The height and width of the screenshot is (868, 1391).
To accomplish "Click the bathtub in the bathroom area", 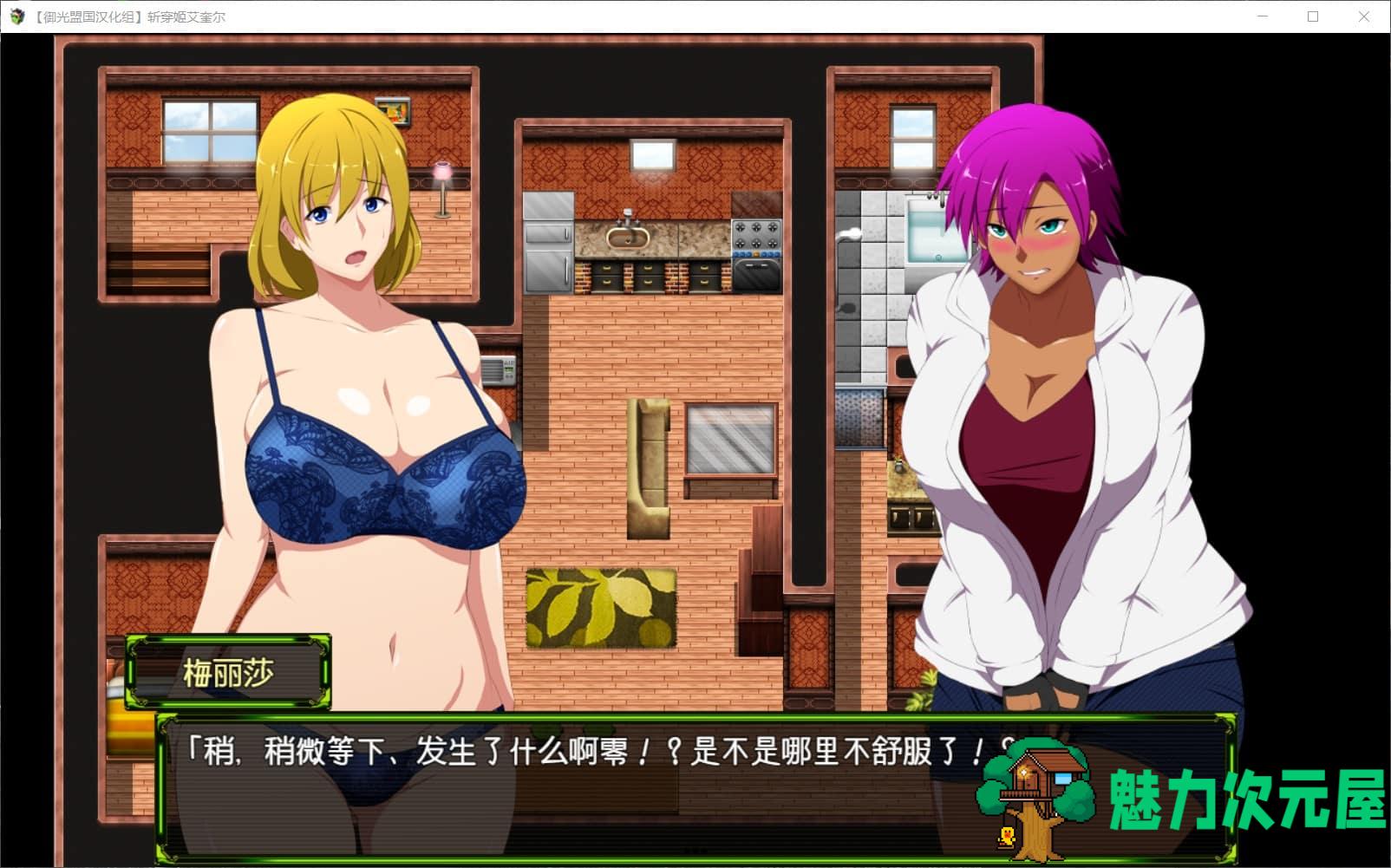I will tap(924, 230).
